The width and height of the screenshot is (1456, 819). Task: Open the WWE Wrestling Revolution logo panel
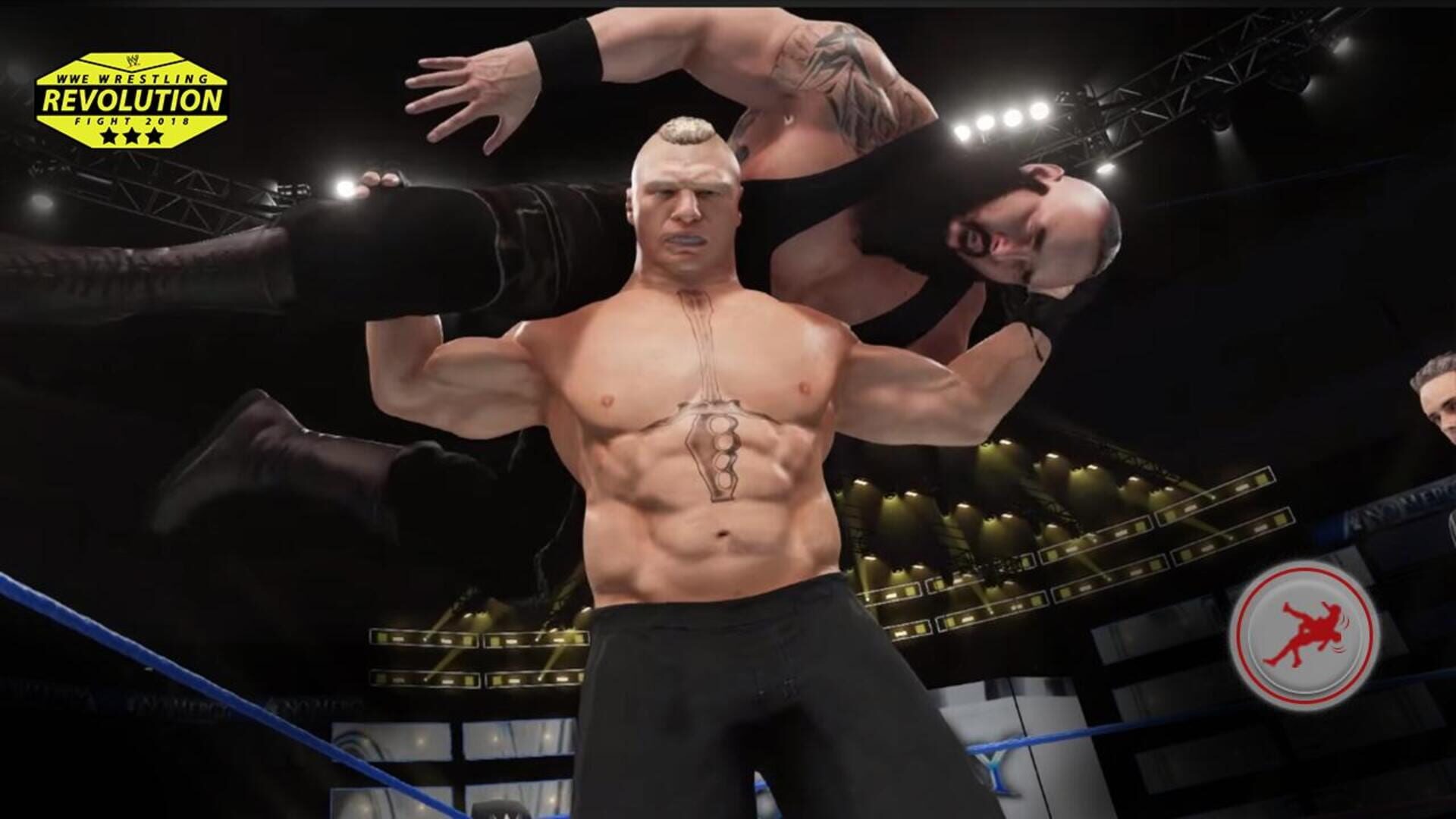click(133, 99)
